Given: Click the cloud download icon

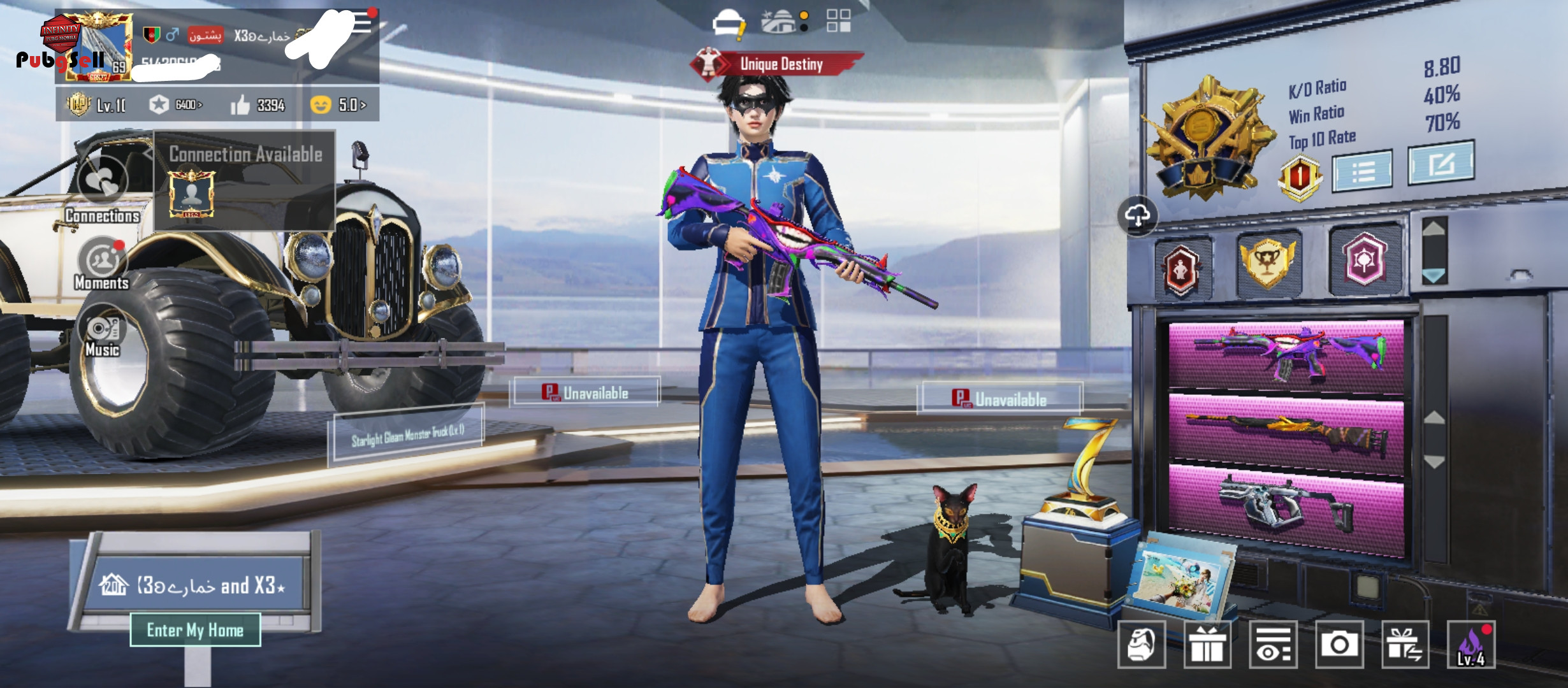Looking at the screenshot, I should click(x=1138, y=216).
